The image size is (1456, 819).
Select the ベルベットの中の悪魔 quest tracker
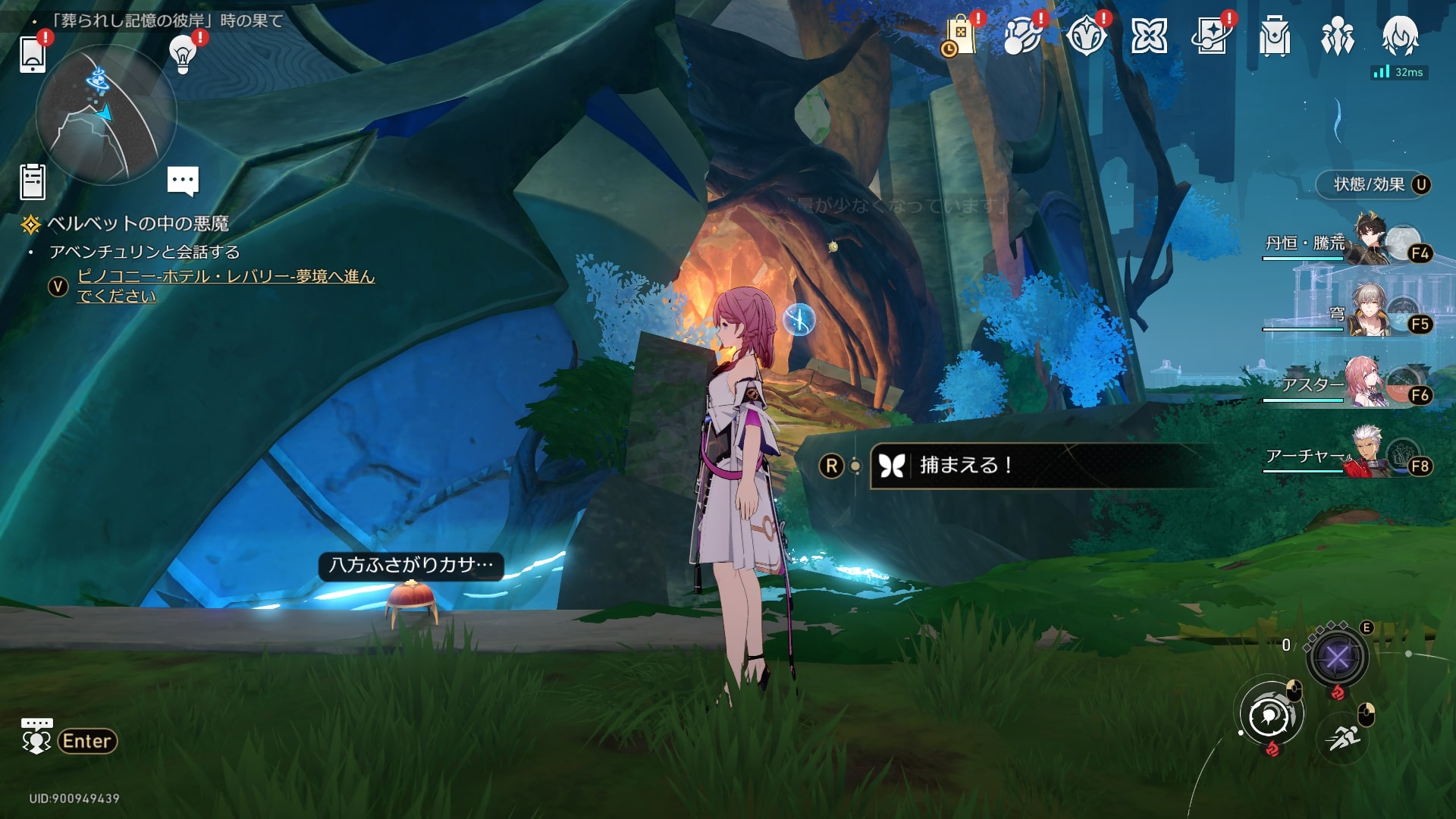click(137, 224)
